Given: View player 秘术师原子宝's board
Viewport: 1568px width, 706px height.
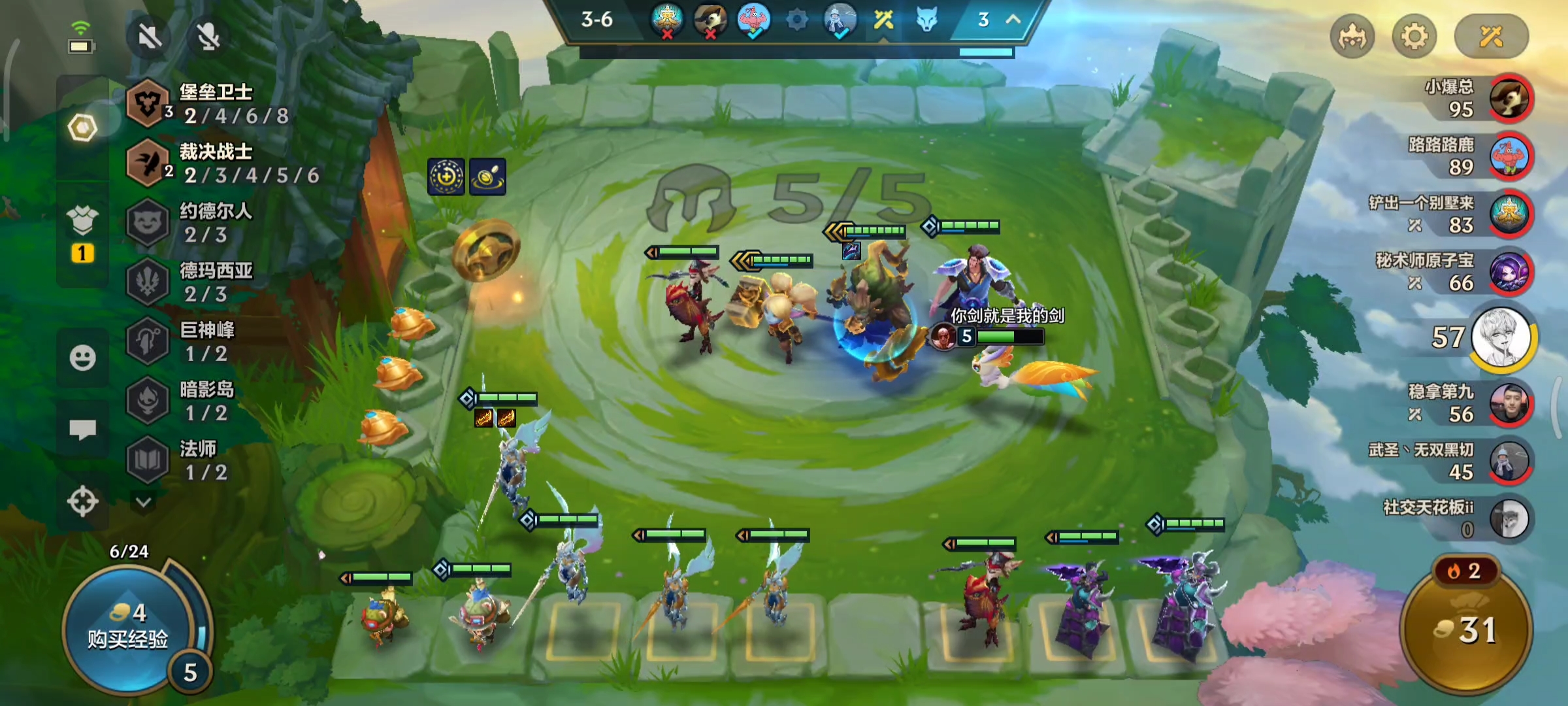Looking at the screenshot, I should [x=1509, y=272].
